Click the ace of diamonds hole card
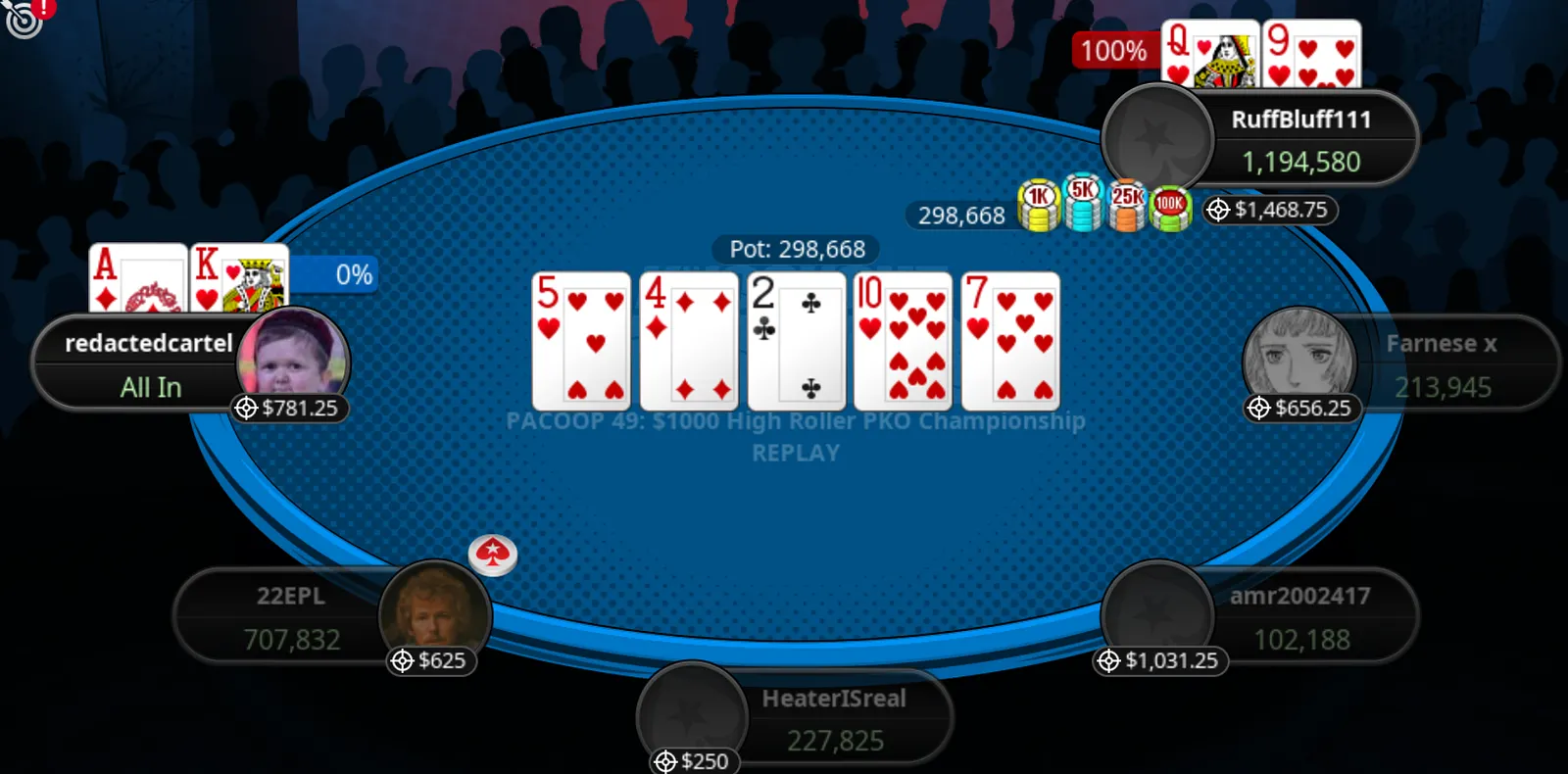1568x774 pixels. [x=137, y=277]
